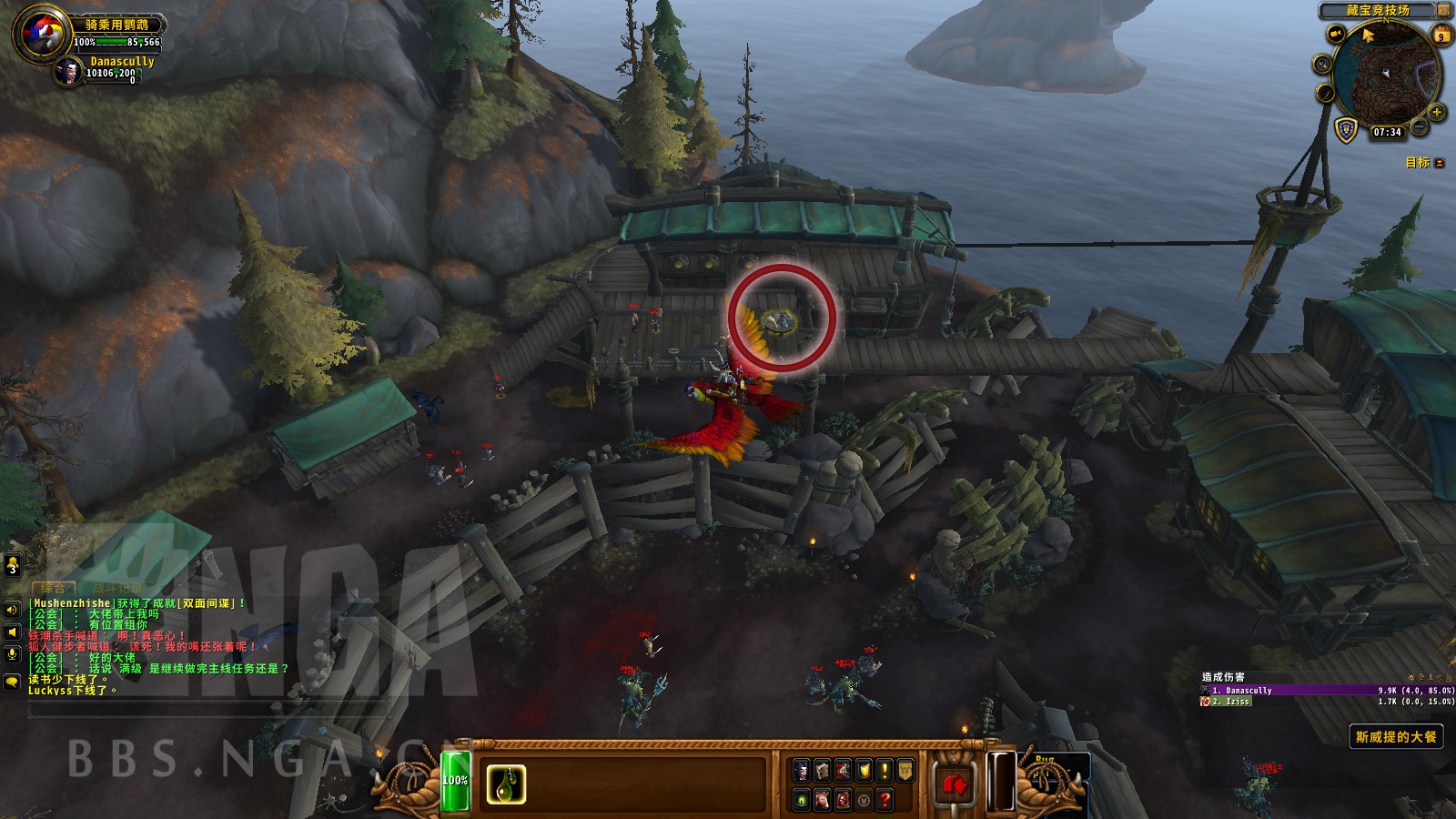Select Danascully's portrait frame
Screen dimensions: 1456x819
[x=68, y=71]
